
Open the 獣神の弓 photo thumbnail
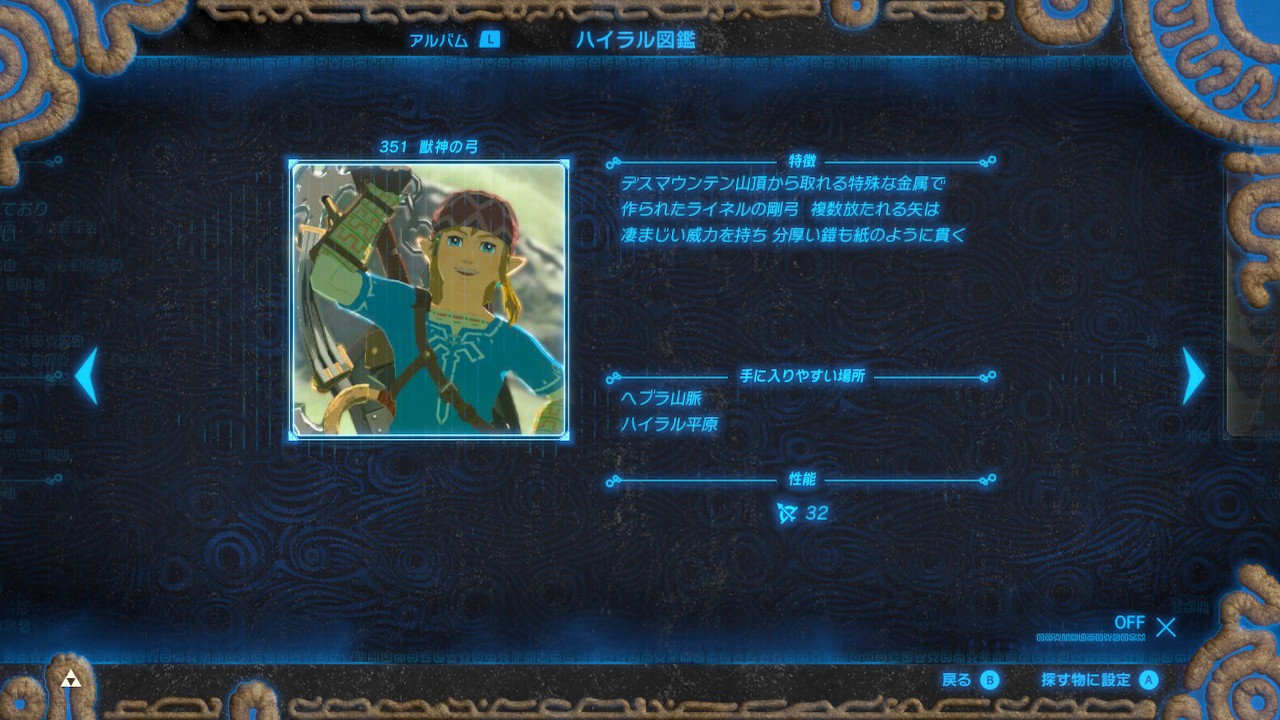pyautogui.click(x=428, y=300)
